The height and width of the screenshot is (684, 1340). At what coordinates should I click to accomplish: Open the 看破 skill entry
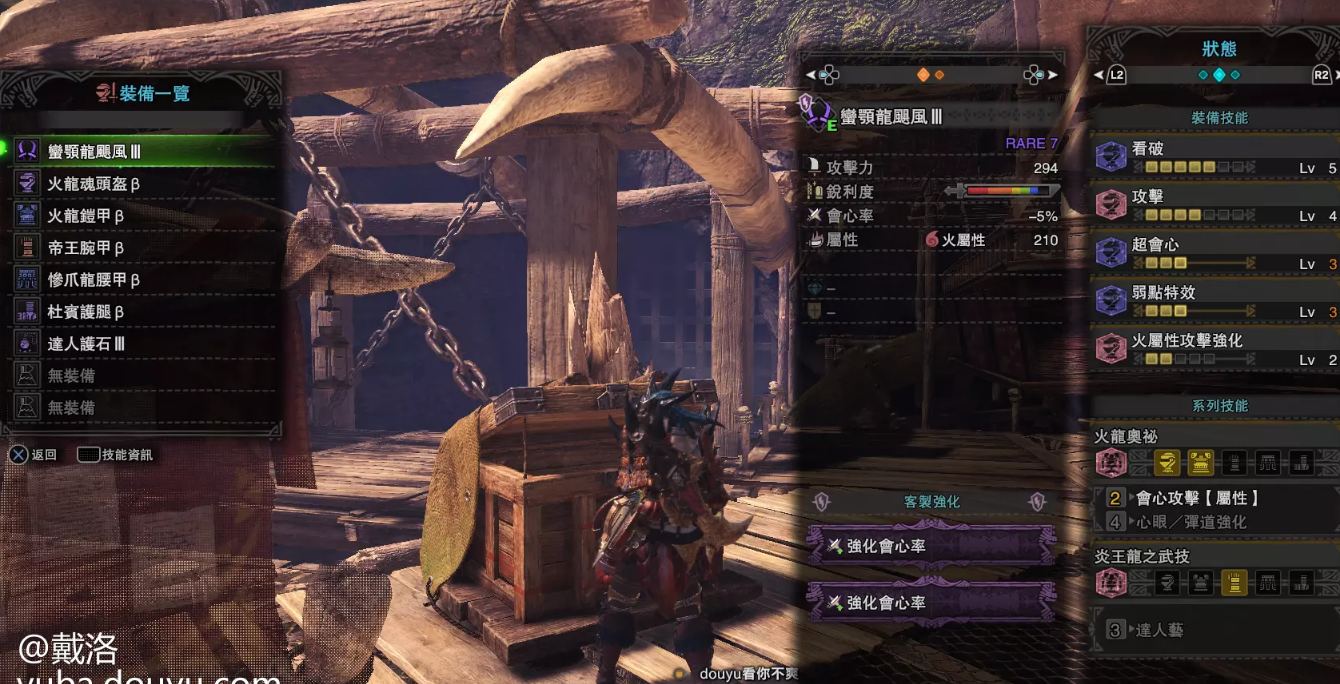[1215, 157]
